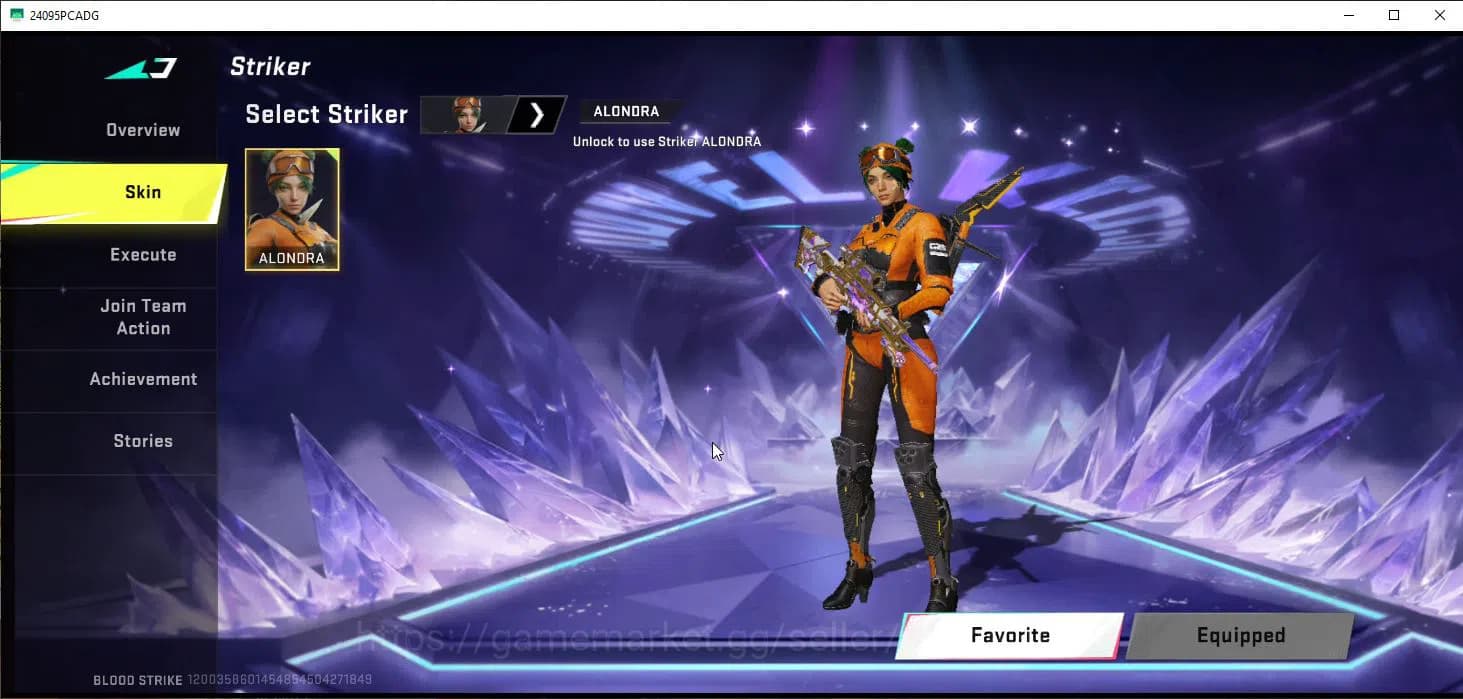This screenshot has width=1463, height=699.
Task: Minimize the game window
Action: 1348,15
